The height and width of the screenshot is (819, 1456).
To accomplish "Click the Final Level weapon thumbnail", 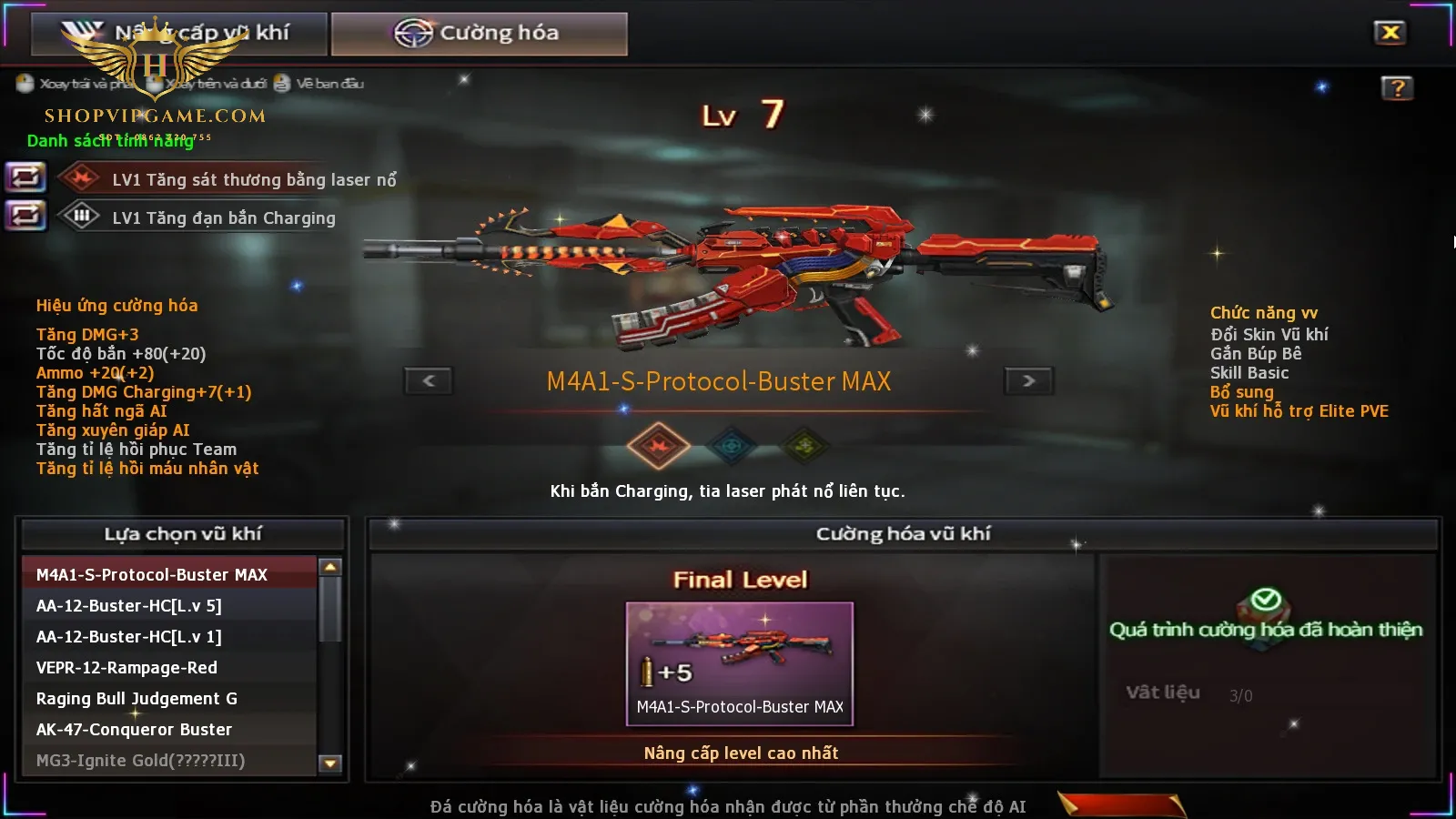I will click(739, 662).
